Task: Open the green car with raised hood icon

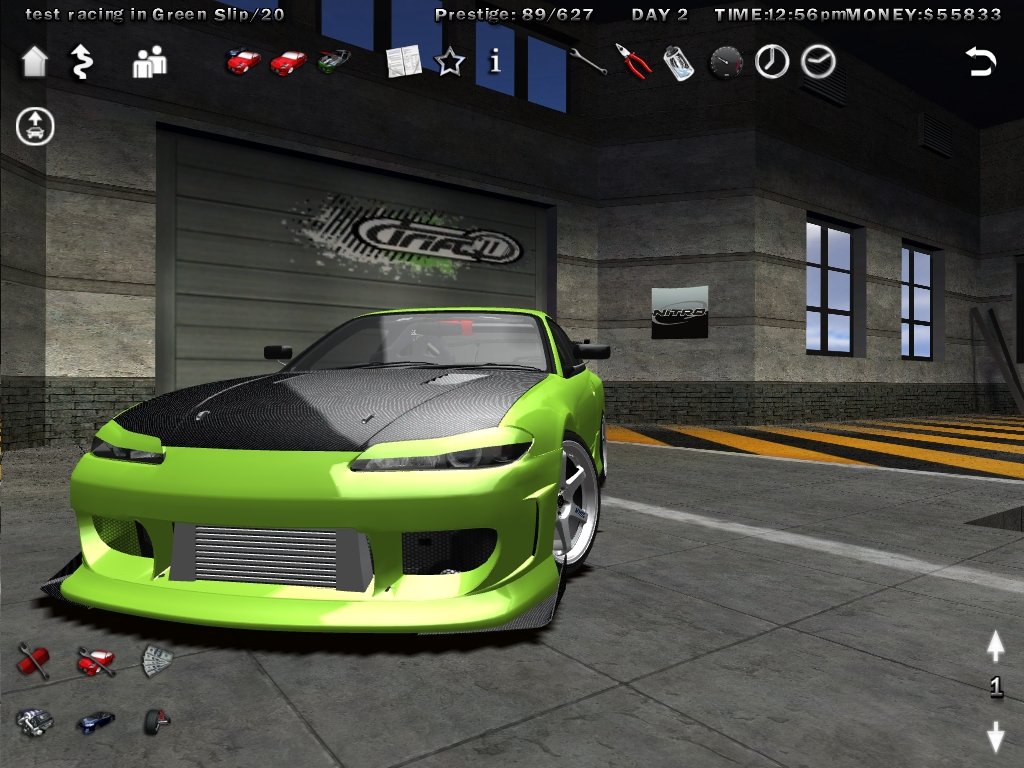Action: coord(334,61)
